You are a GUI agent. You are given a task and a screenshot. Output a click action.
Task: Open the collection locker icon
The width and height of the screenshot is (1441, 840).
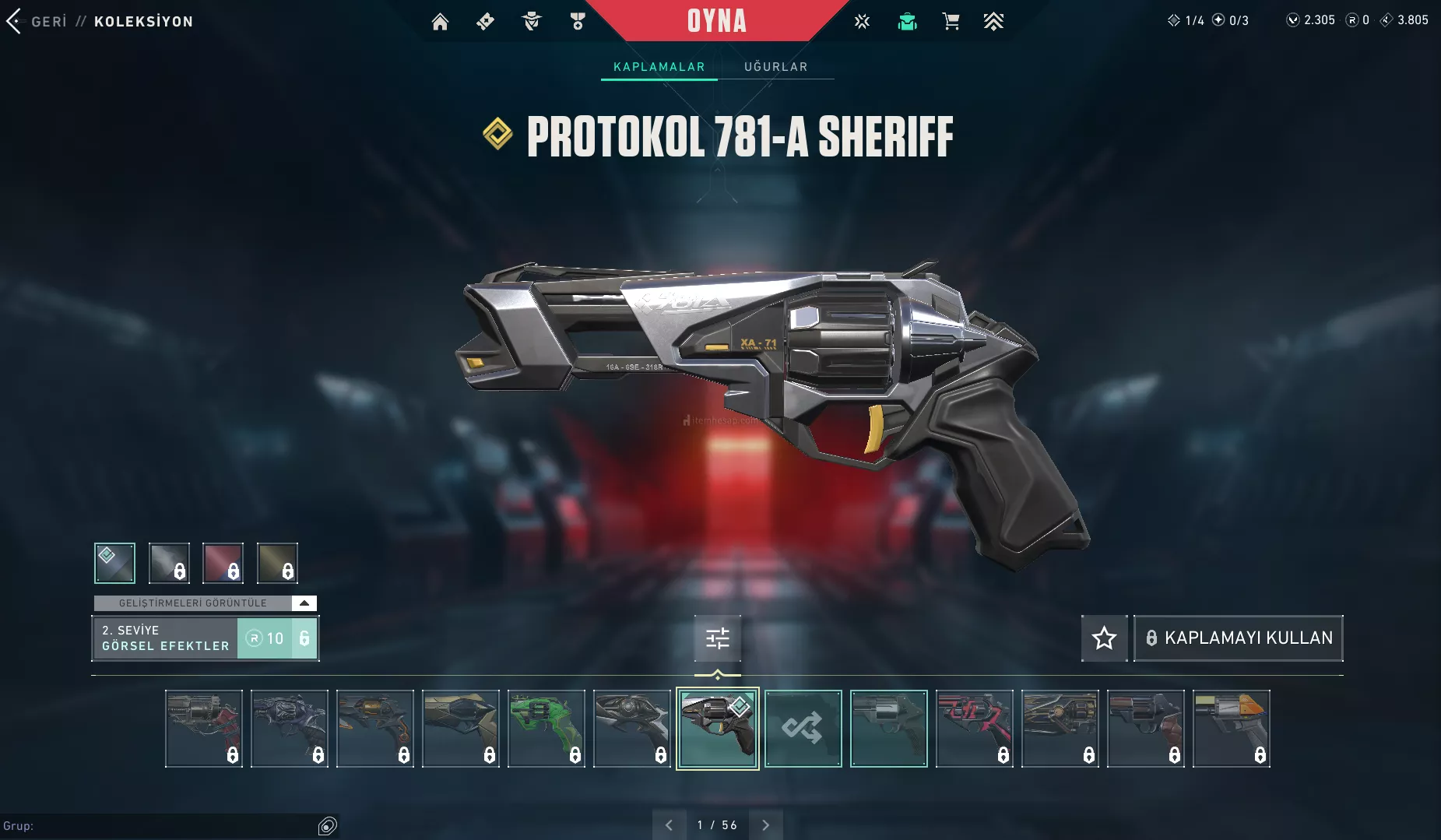click(907, 22)
